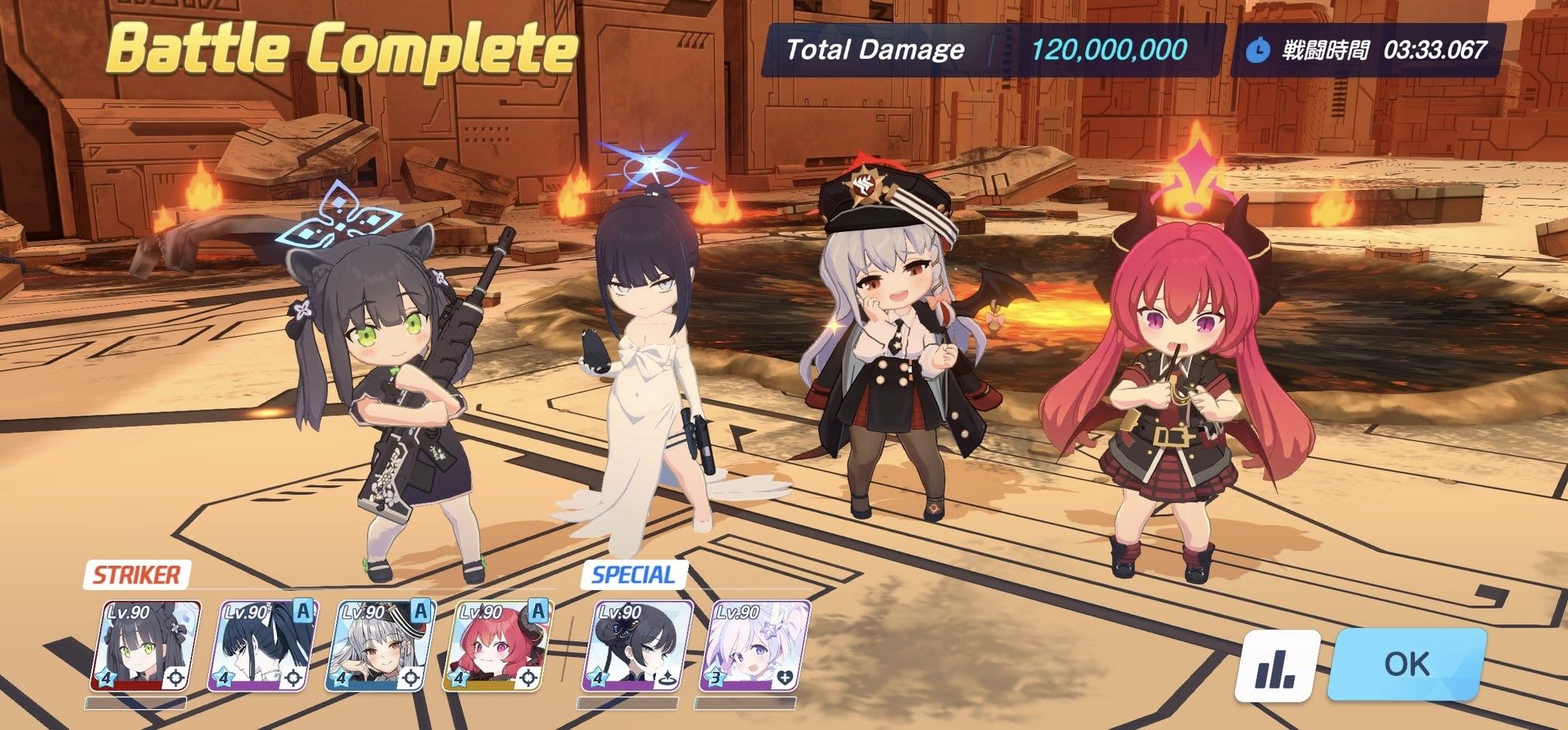This screenshot has width=1568, height=730.
Task: Choose the white-haired healer special portrait
Action: coord(753,646)
